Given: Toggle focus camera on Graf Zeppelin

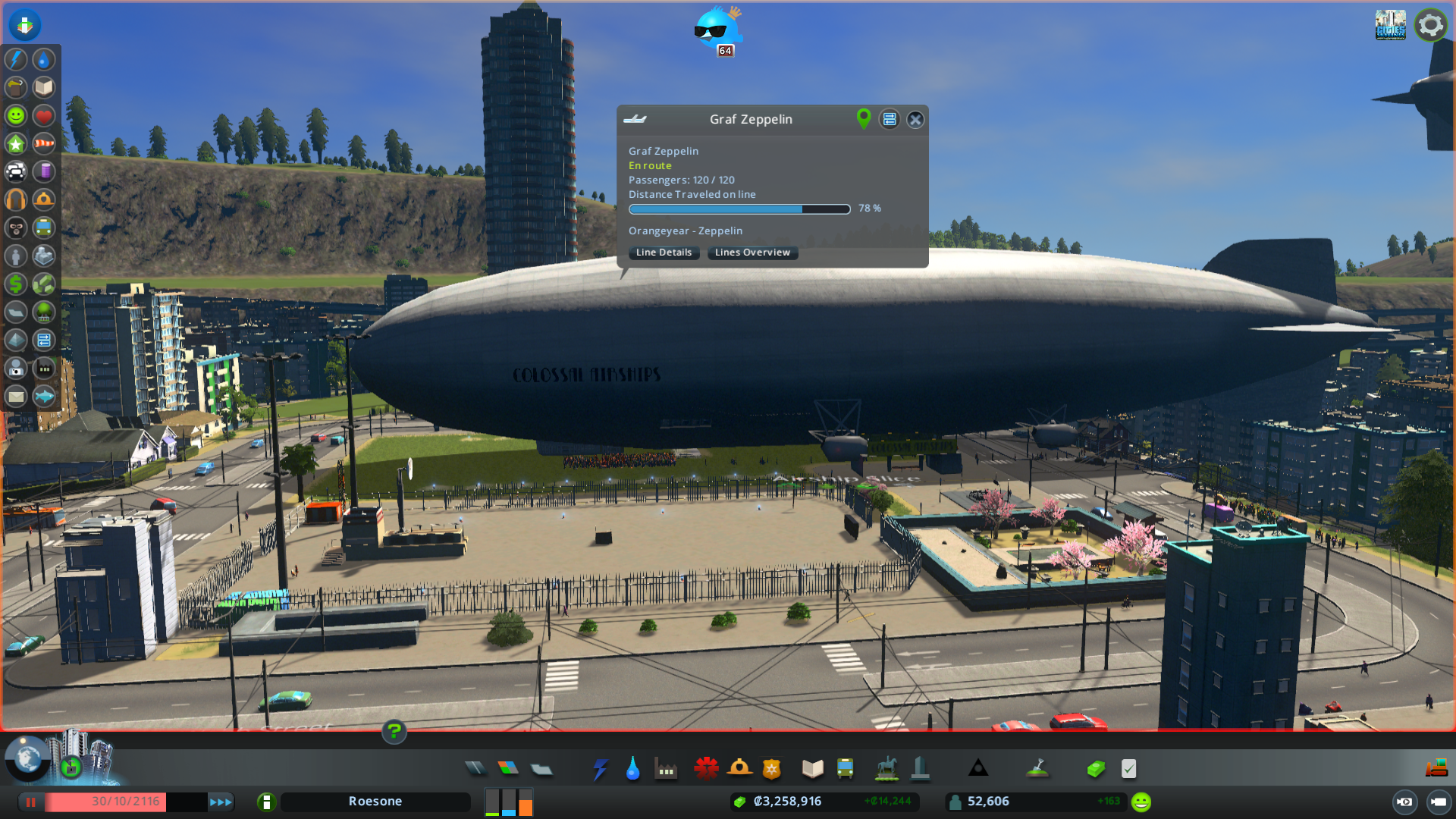Looking at the screenshot, I should coord(863,119).
